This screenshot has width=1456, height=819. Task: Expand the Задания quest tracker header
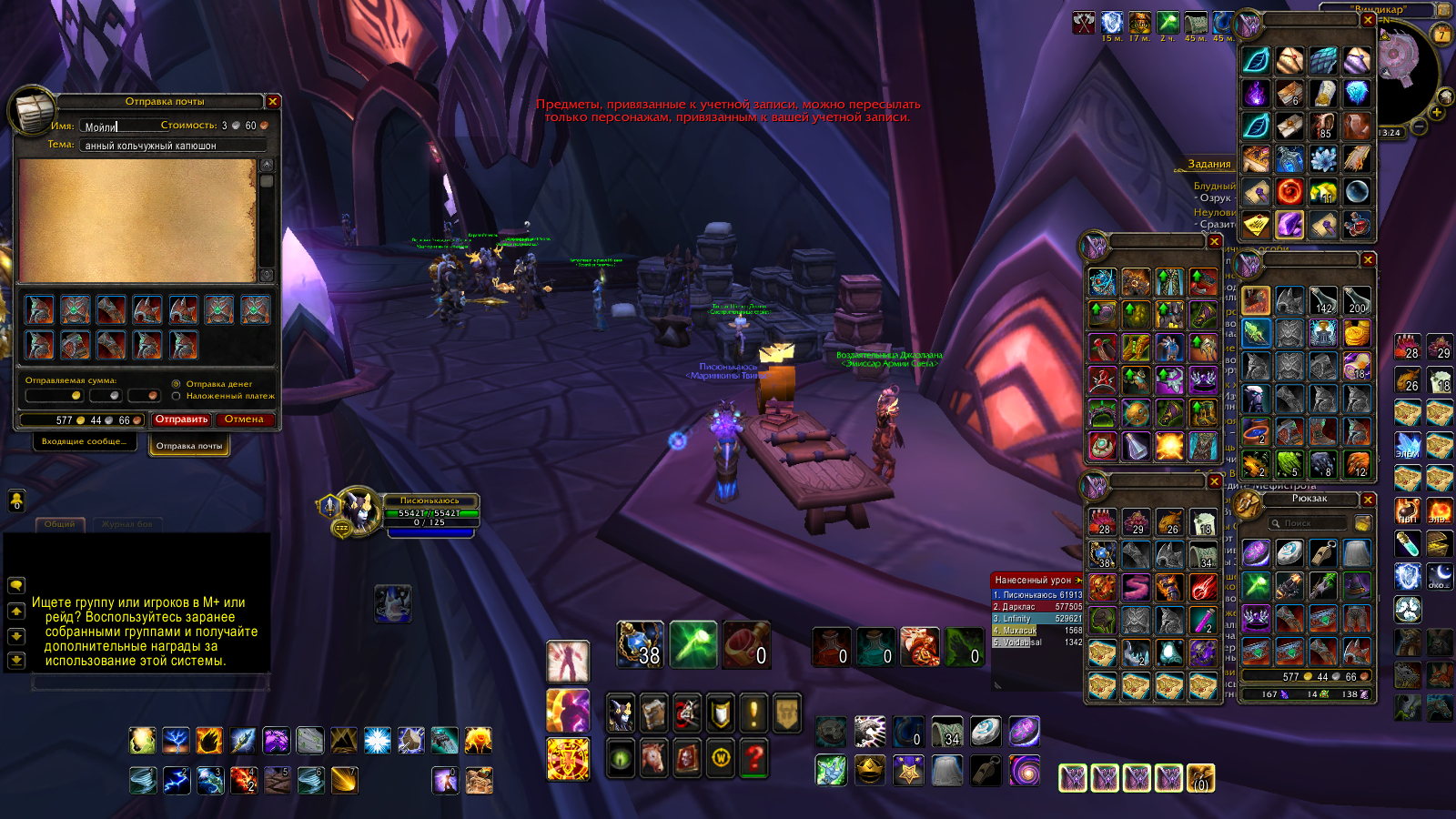[1208, 164]
